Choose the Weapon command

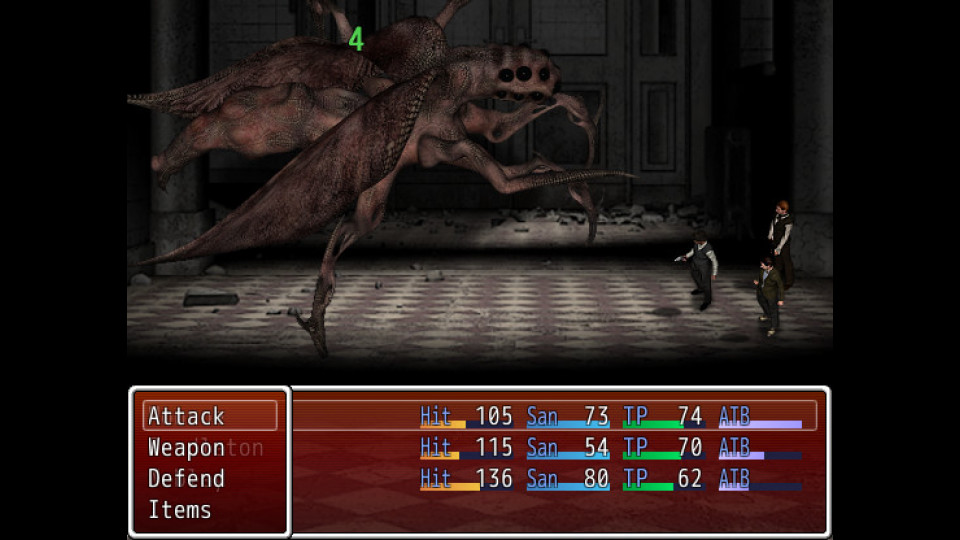[187, 448]
